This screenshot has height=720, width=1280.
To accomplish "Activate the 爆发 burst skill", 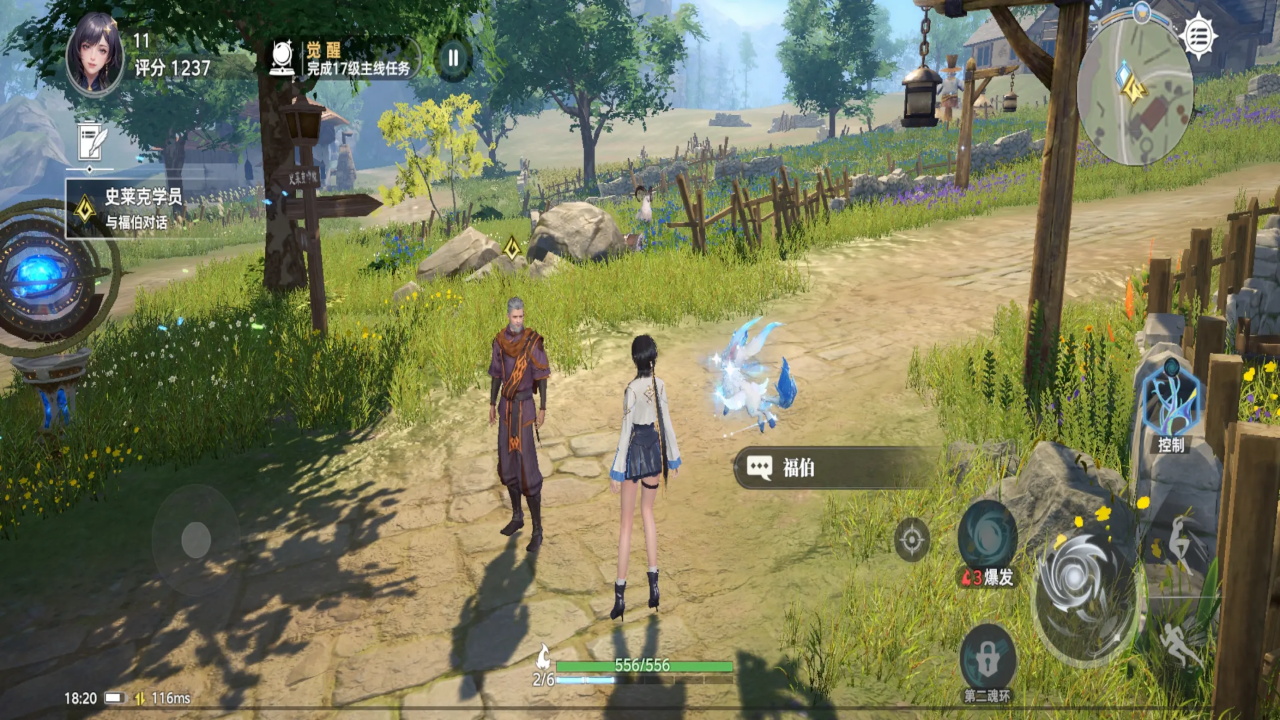I will (987, 537).
